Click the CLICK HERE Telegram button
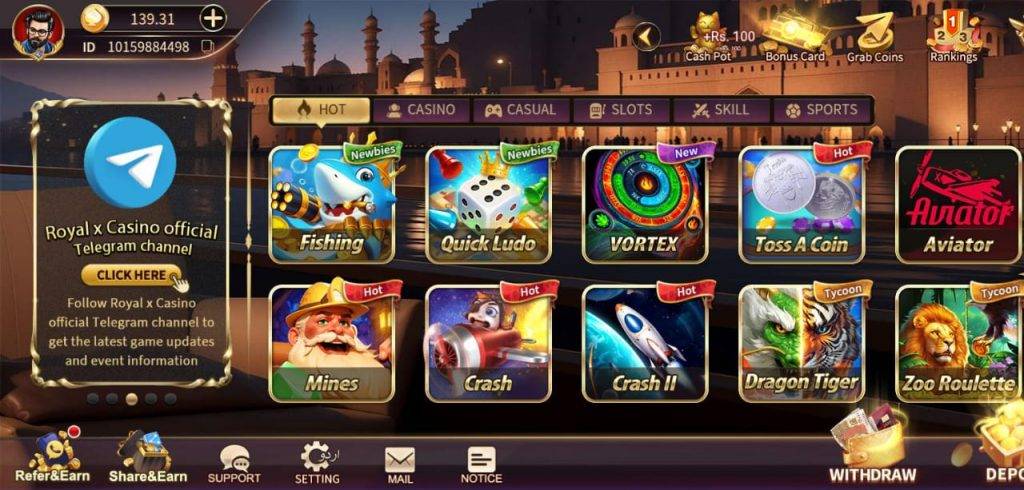The width and height of the screenshot is (1024, 490). tap(130, 275)
